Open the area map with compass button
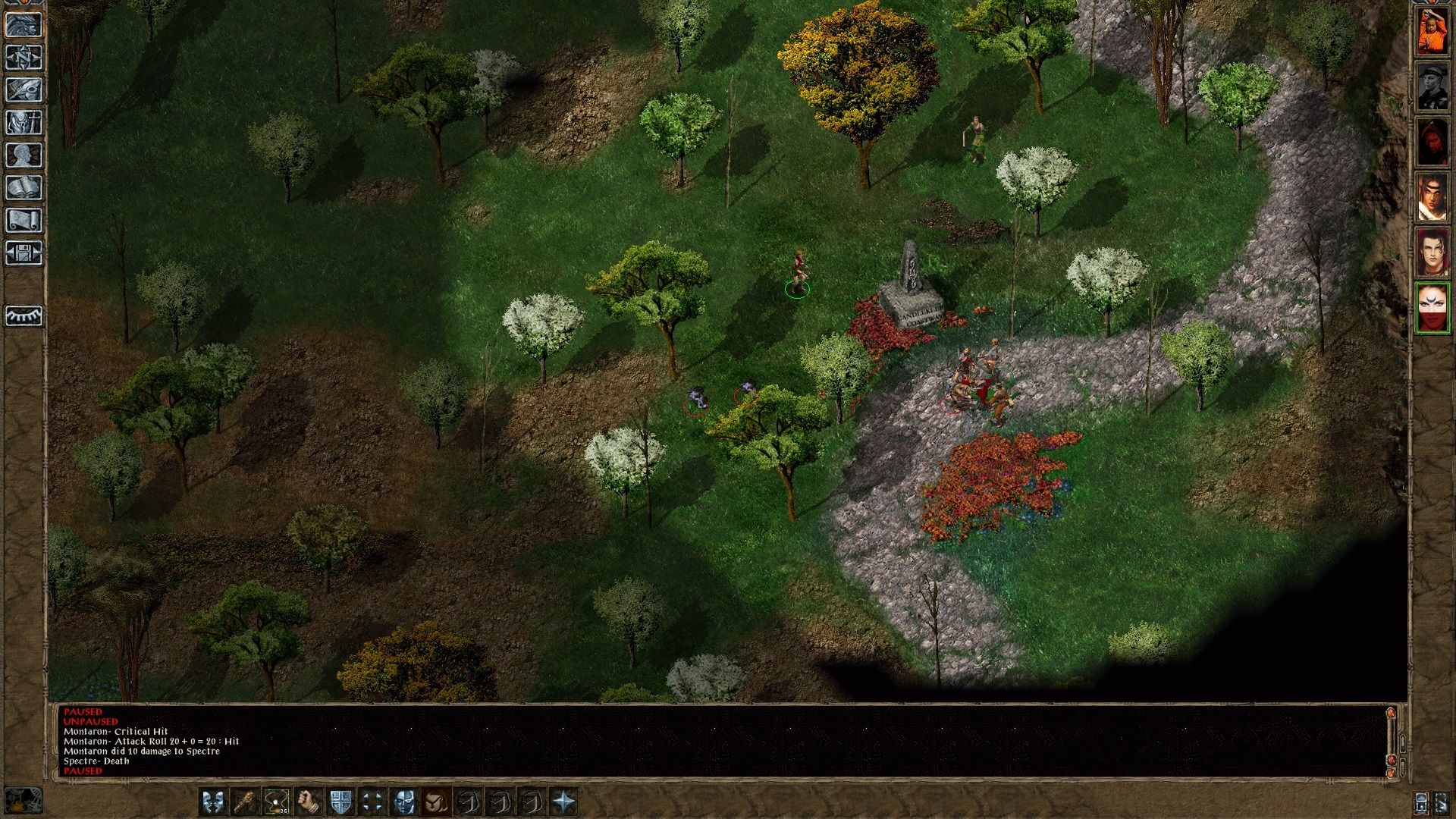This screenshot has width=1456, height=819. (24, 57)
